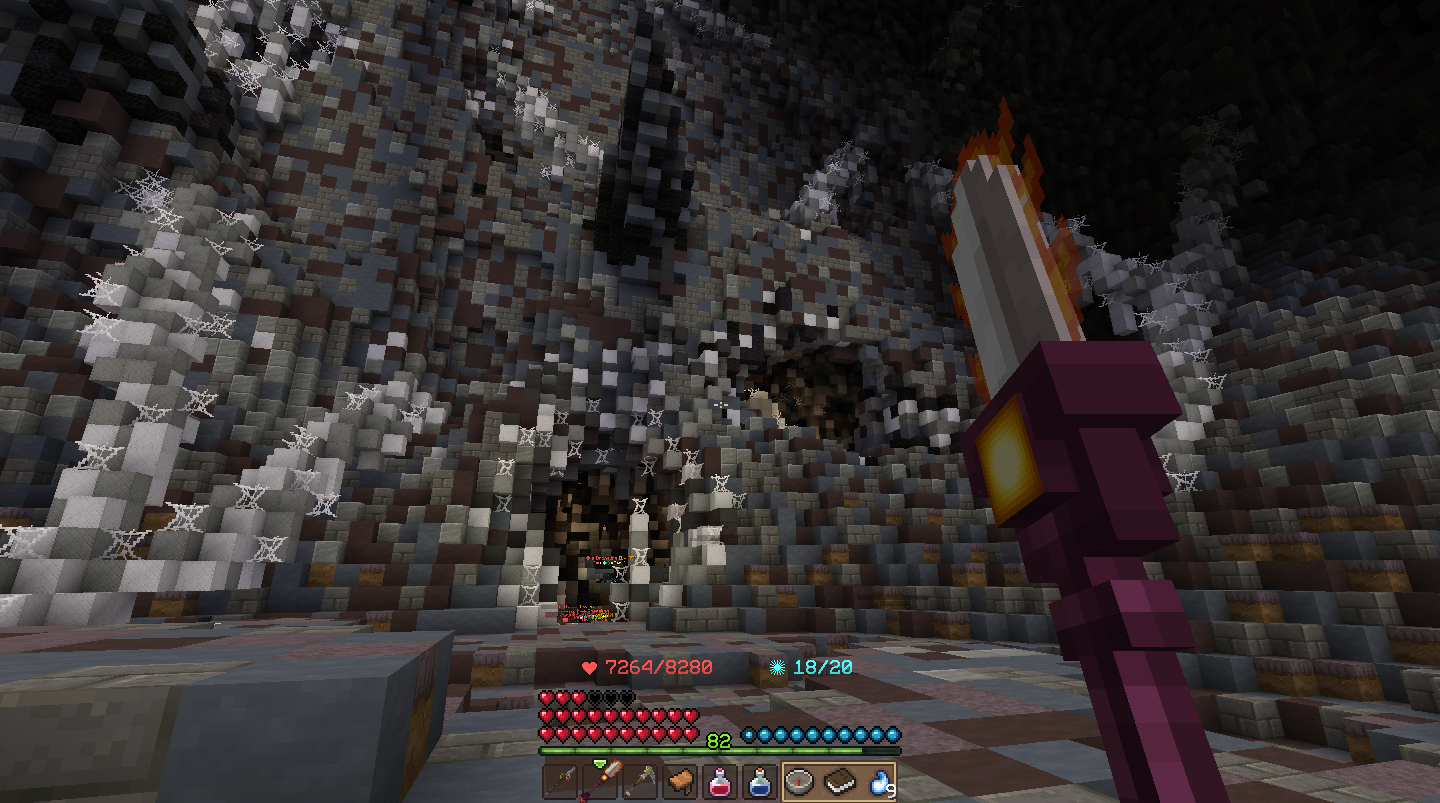The width and height of the screenshot is (1440, 803).
Task: Select the blue flame item stack
Action: coord(879,780)
